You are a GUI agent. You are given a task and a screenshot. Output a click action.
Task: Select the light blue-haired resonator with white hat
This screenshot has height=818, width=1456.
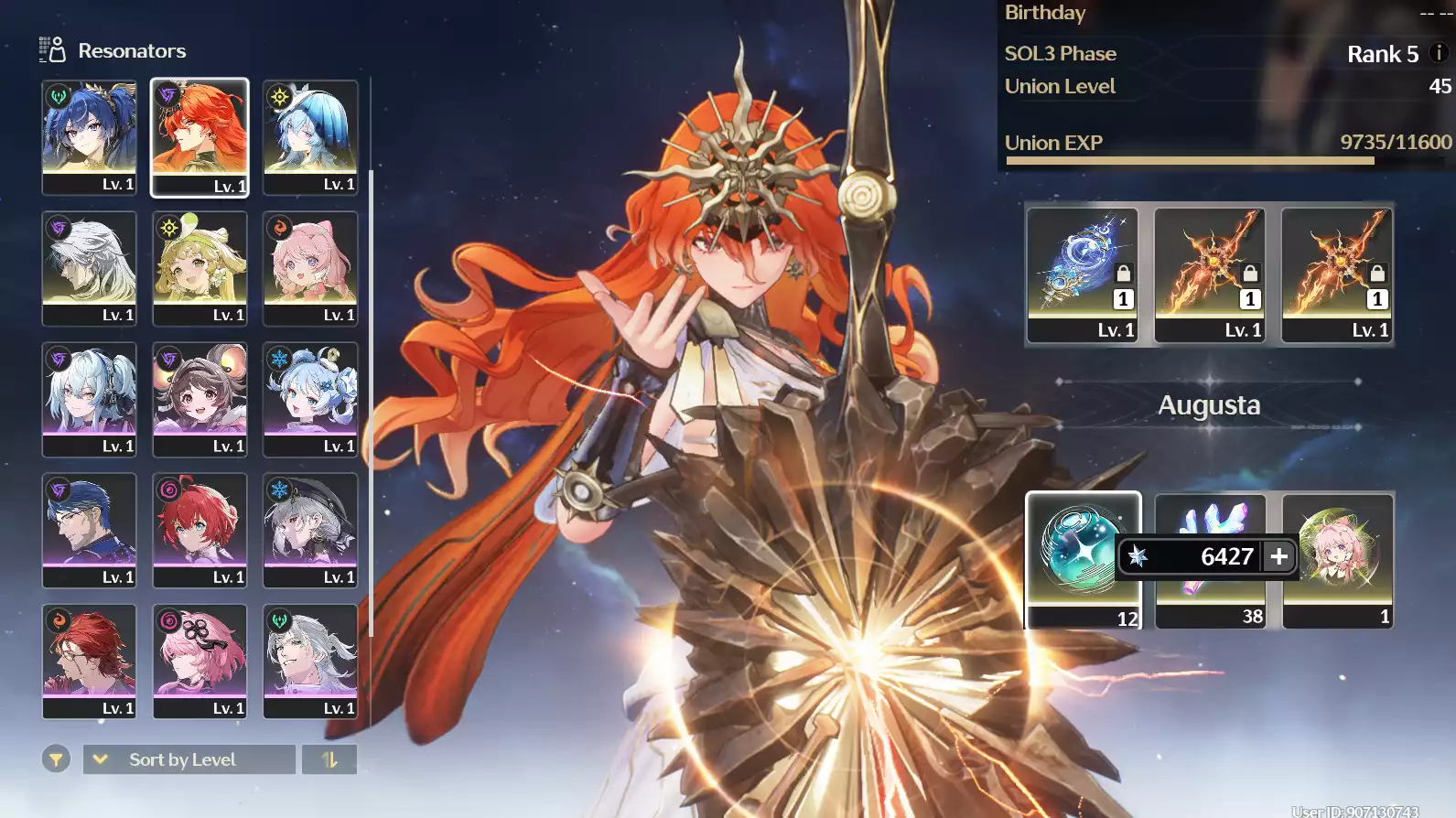[x=310, y=136]
